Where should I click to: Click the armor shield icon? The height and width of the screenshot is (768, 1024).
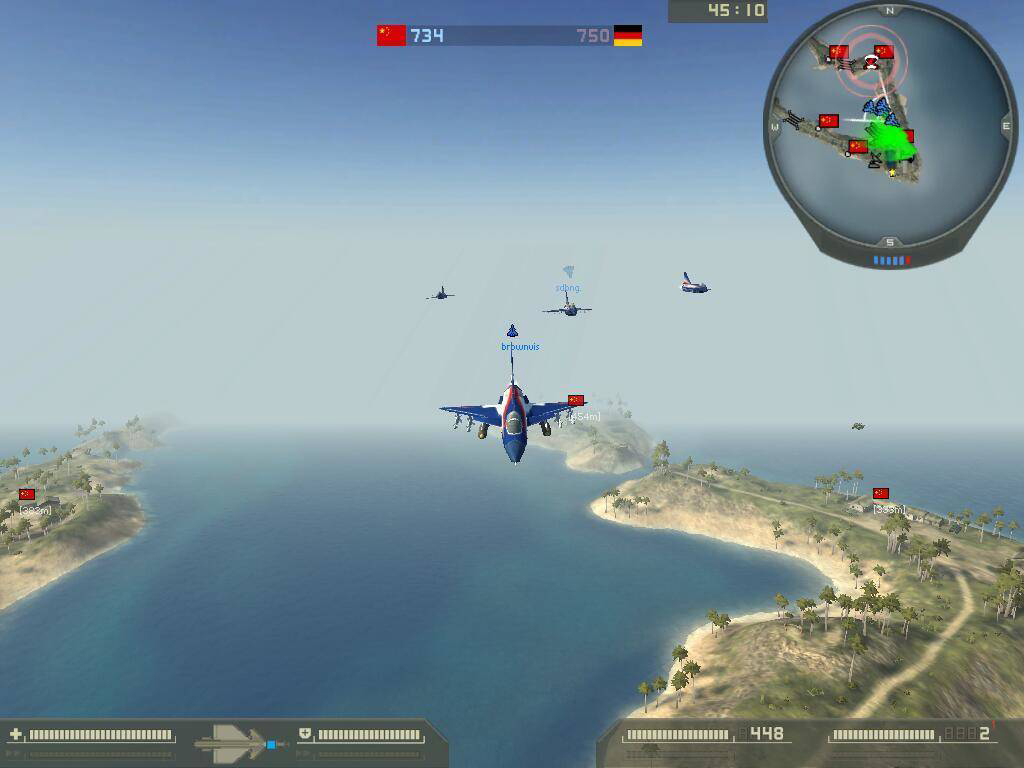(305, 735)
